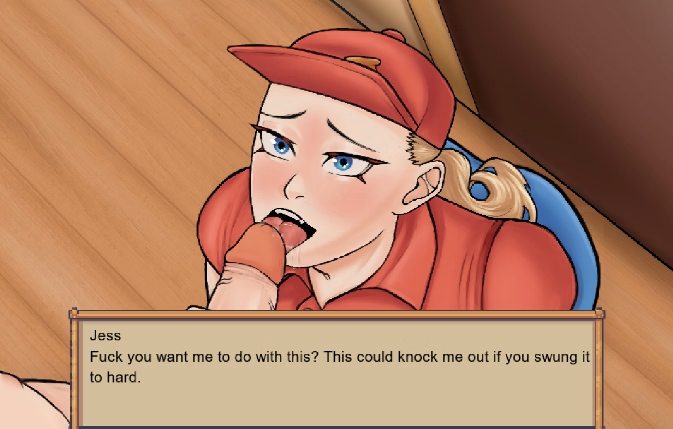Screen dimensions: 673x429
Task: Click the dialogue box to continue
Action: (338, 370)
